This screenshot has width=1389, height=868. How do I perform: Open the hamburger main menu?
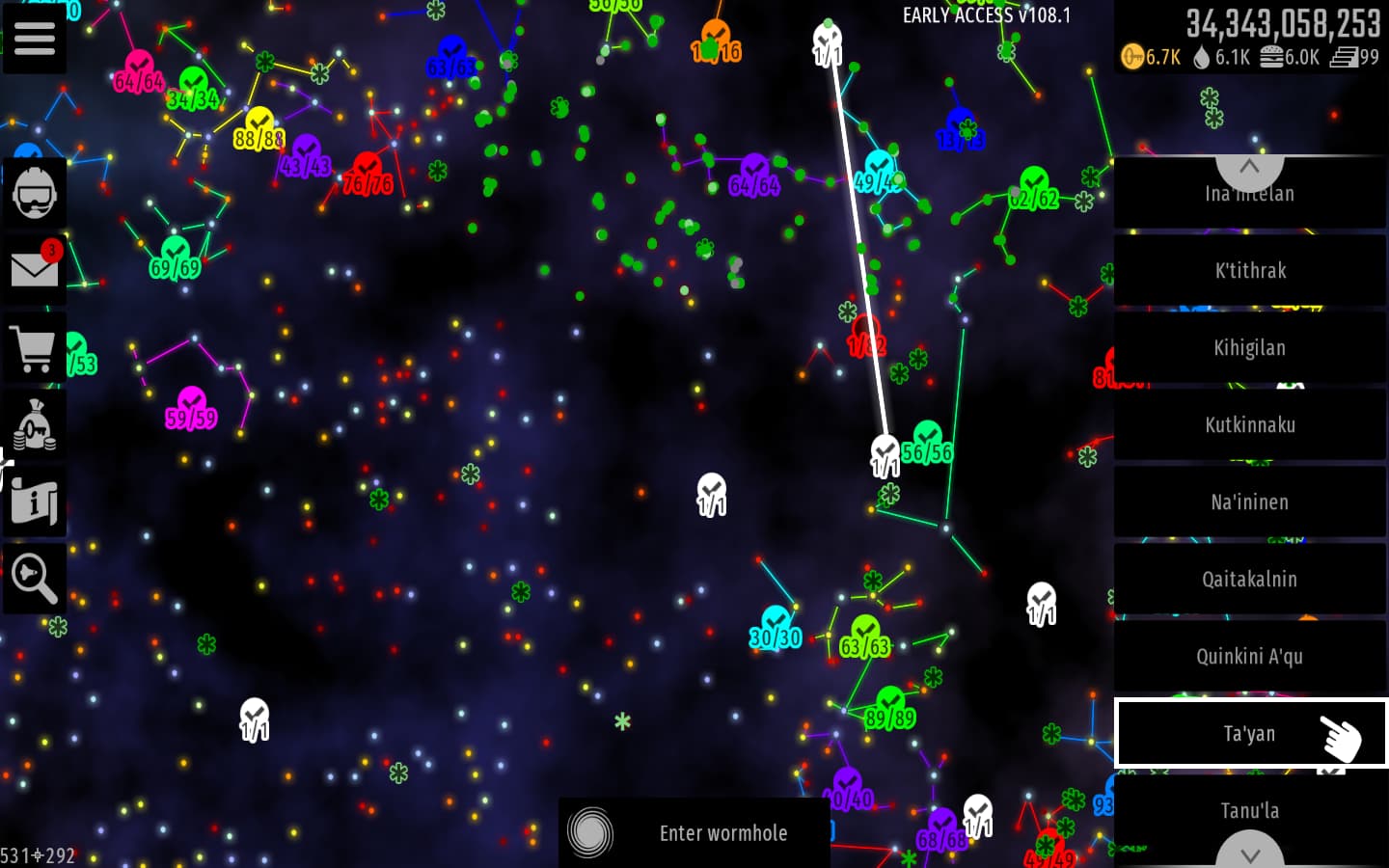tap(35, 39)
